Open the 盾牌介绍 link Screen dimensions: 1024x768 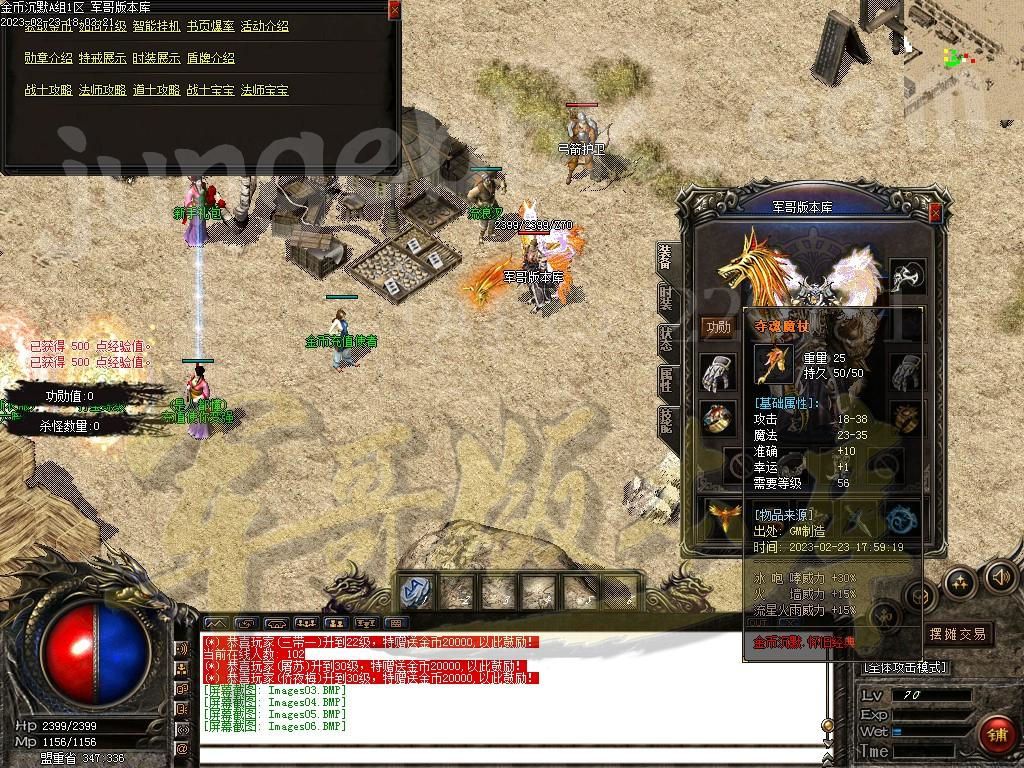point(211,58)
